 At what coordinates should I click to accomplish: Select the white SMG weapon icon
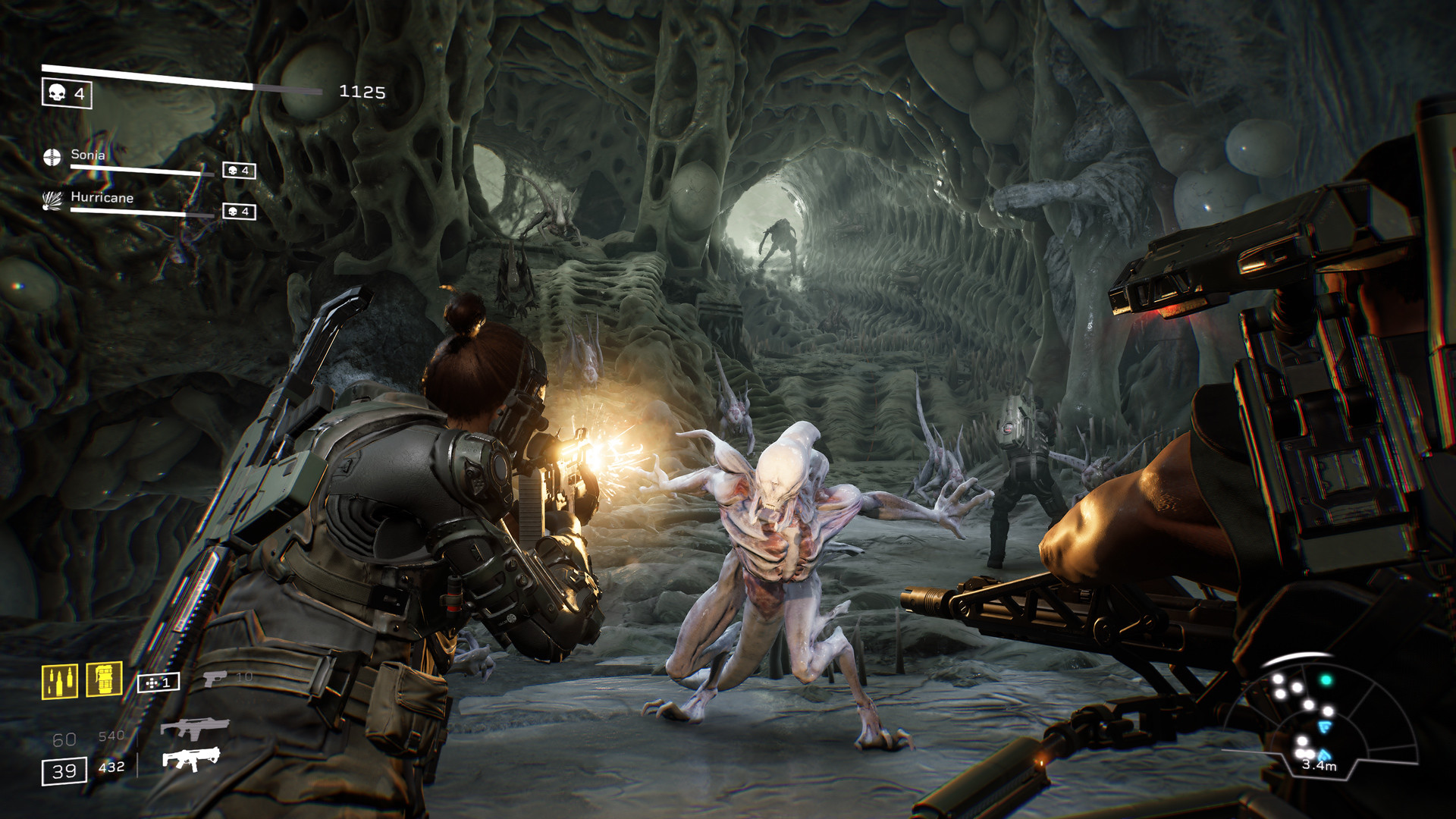click(193, 760)
